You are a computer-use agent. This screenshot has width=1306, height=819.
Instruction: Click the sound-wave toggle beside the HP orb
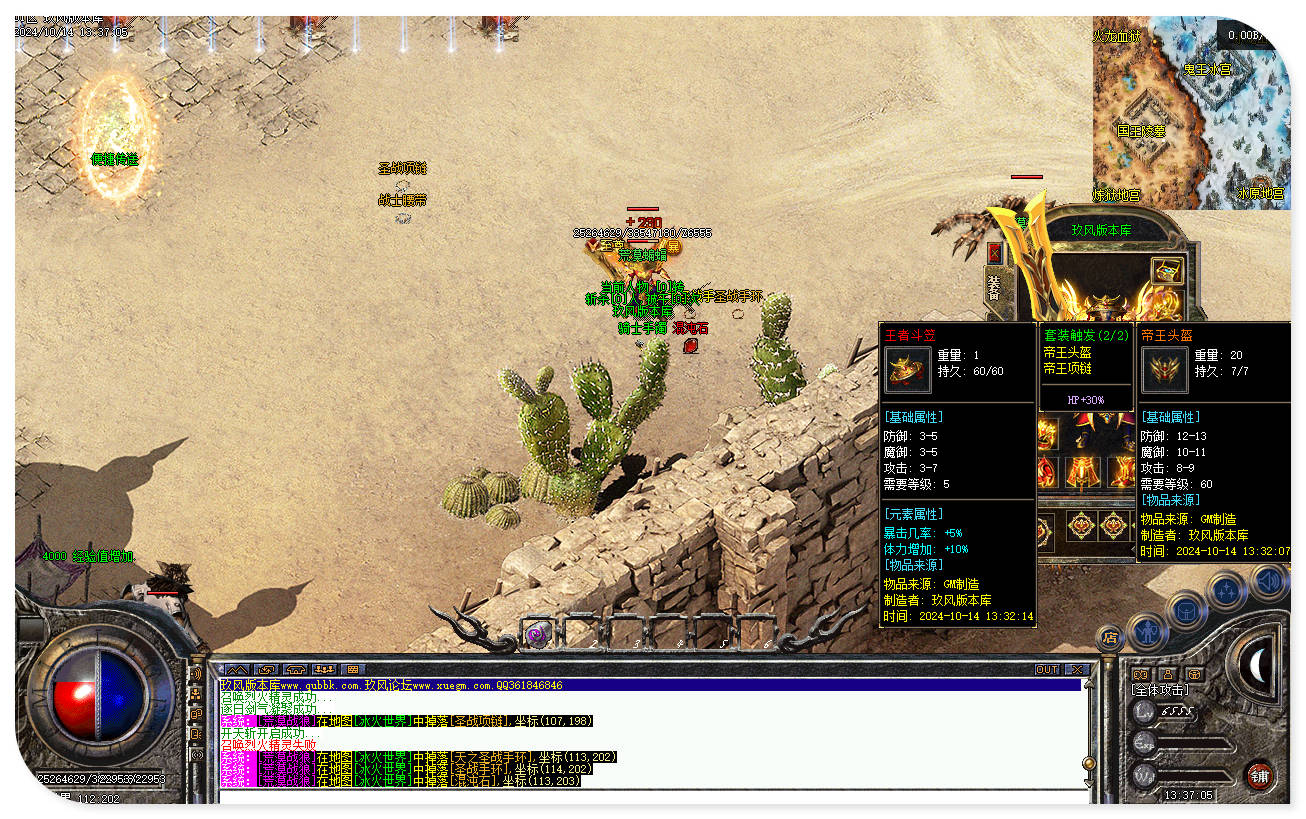195,674
